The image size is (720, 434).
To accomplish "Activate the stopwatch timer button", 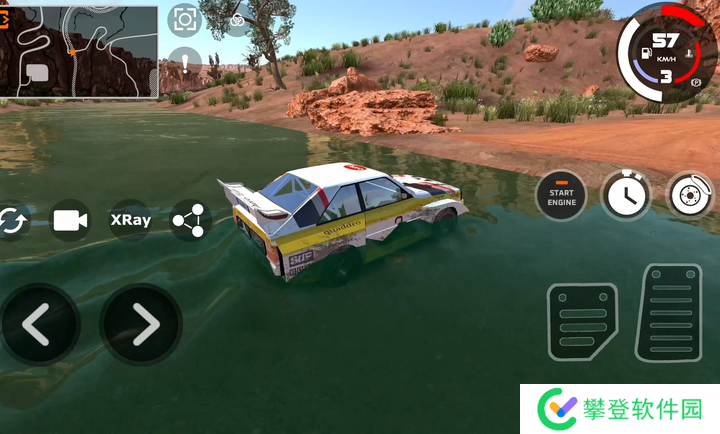I will (x=625, y=194).
